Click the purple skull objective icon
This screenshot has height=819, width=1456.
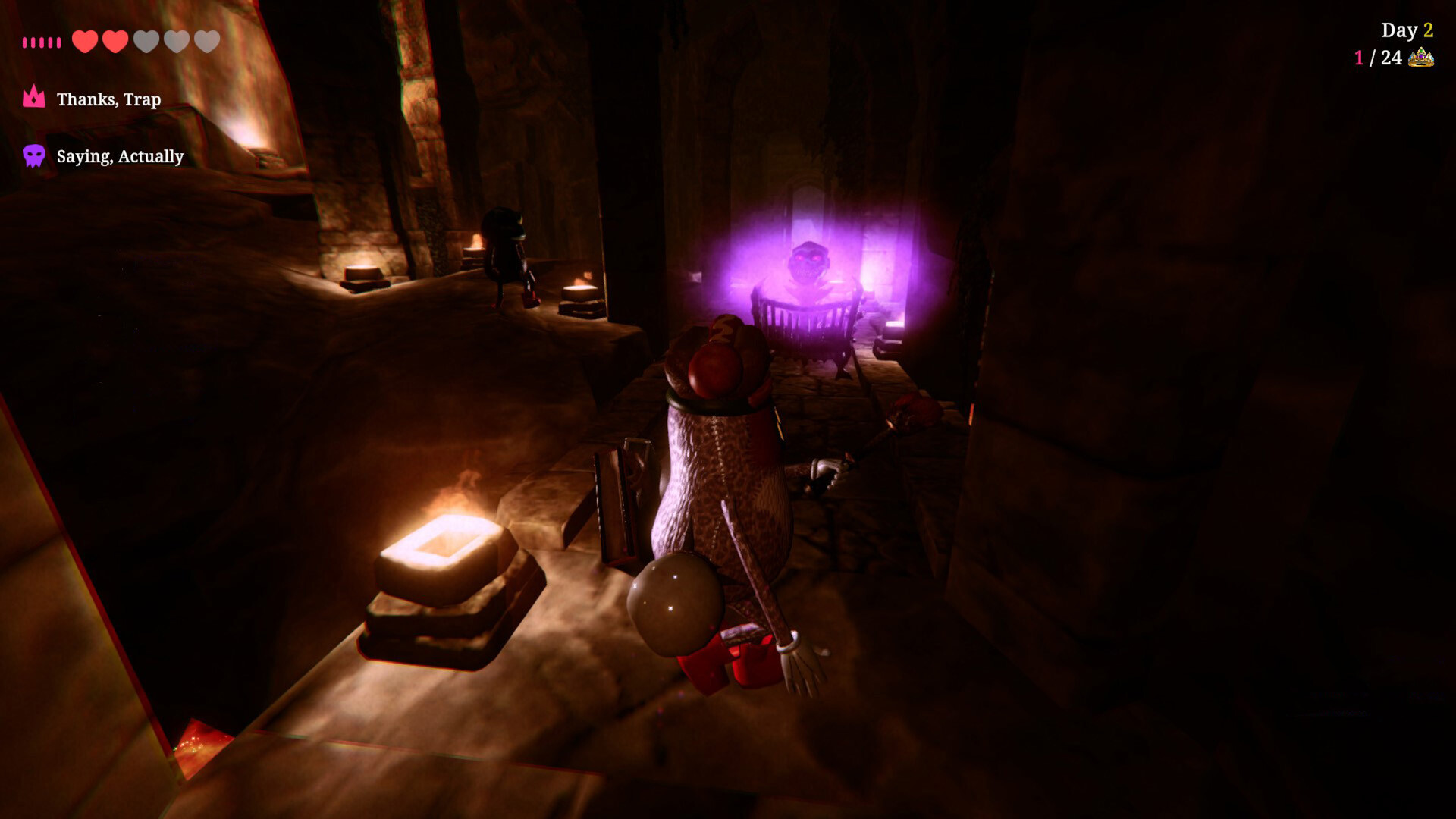point(34,156)
